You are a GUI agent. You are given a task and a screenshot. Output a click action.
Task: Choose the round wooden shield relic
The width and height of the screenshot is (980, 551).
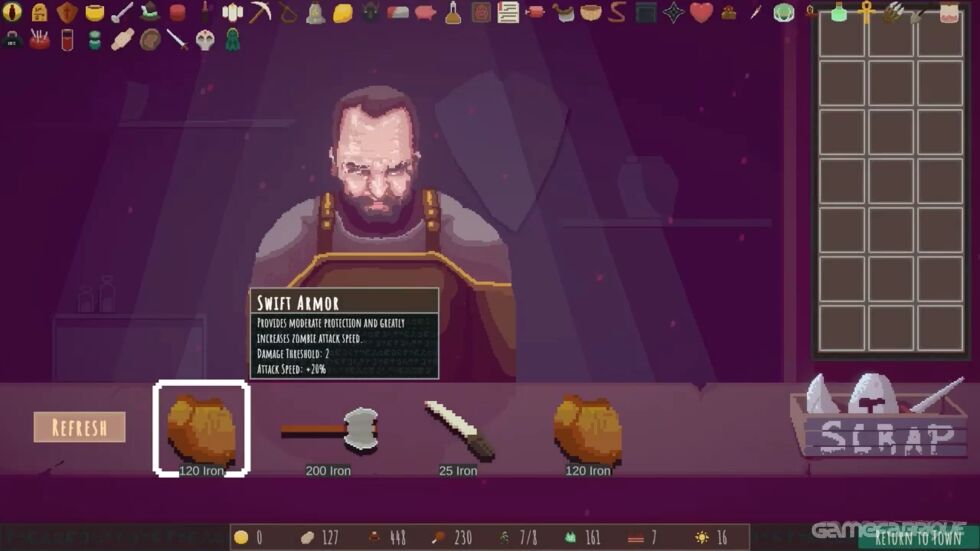tap(150, 40)
